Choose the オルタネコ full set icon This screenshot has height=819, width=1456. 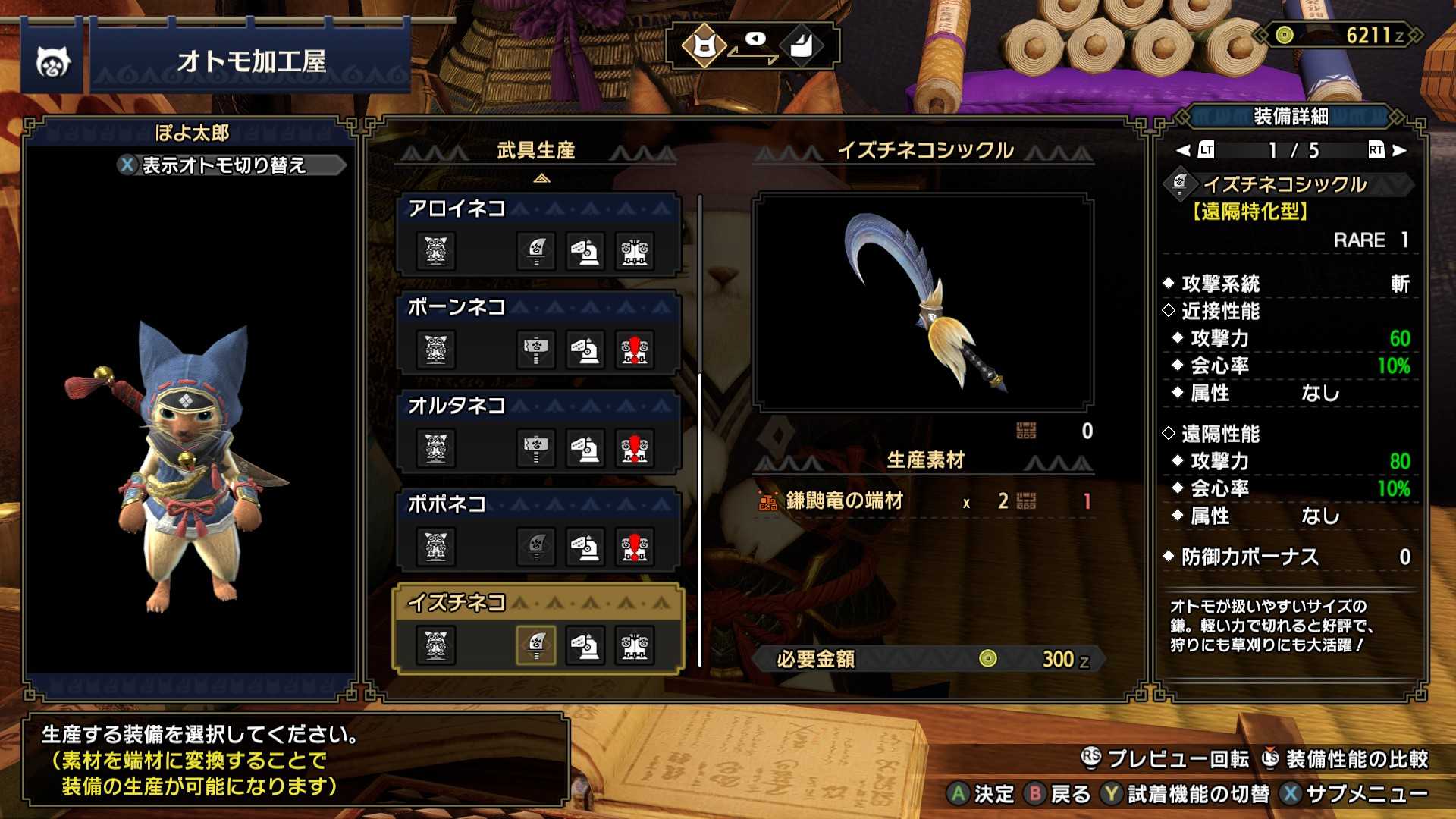436,449
